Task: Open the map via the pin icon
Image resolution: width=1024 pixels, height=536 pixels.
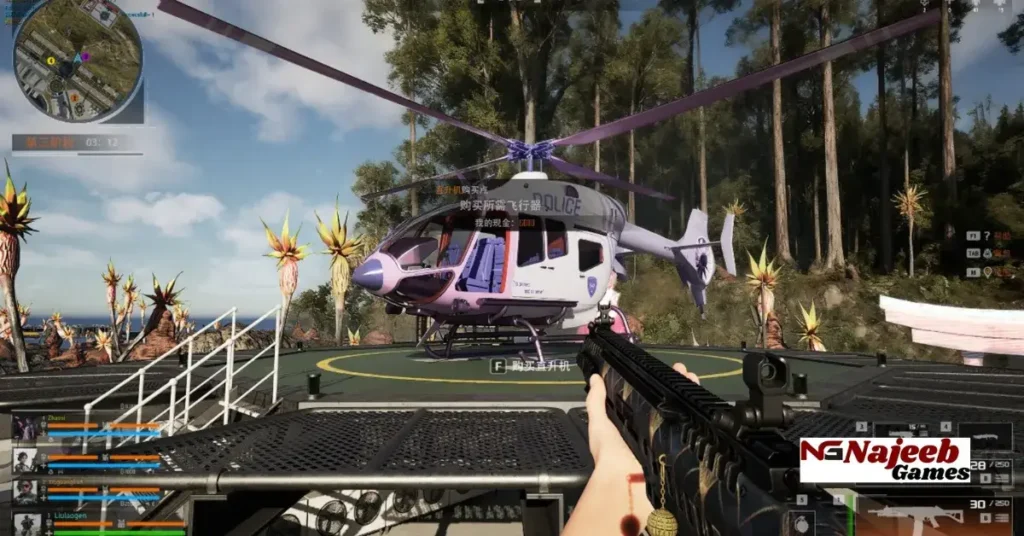Action: [x=987, y=271]
